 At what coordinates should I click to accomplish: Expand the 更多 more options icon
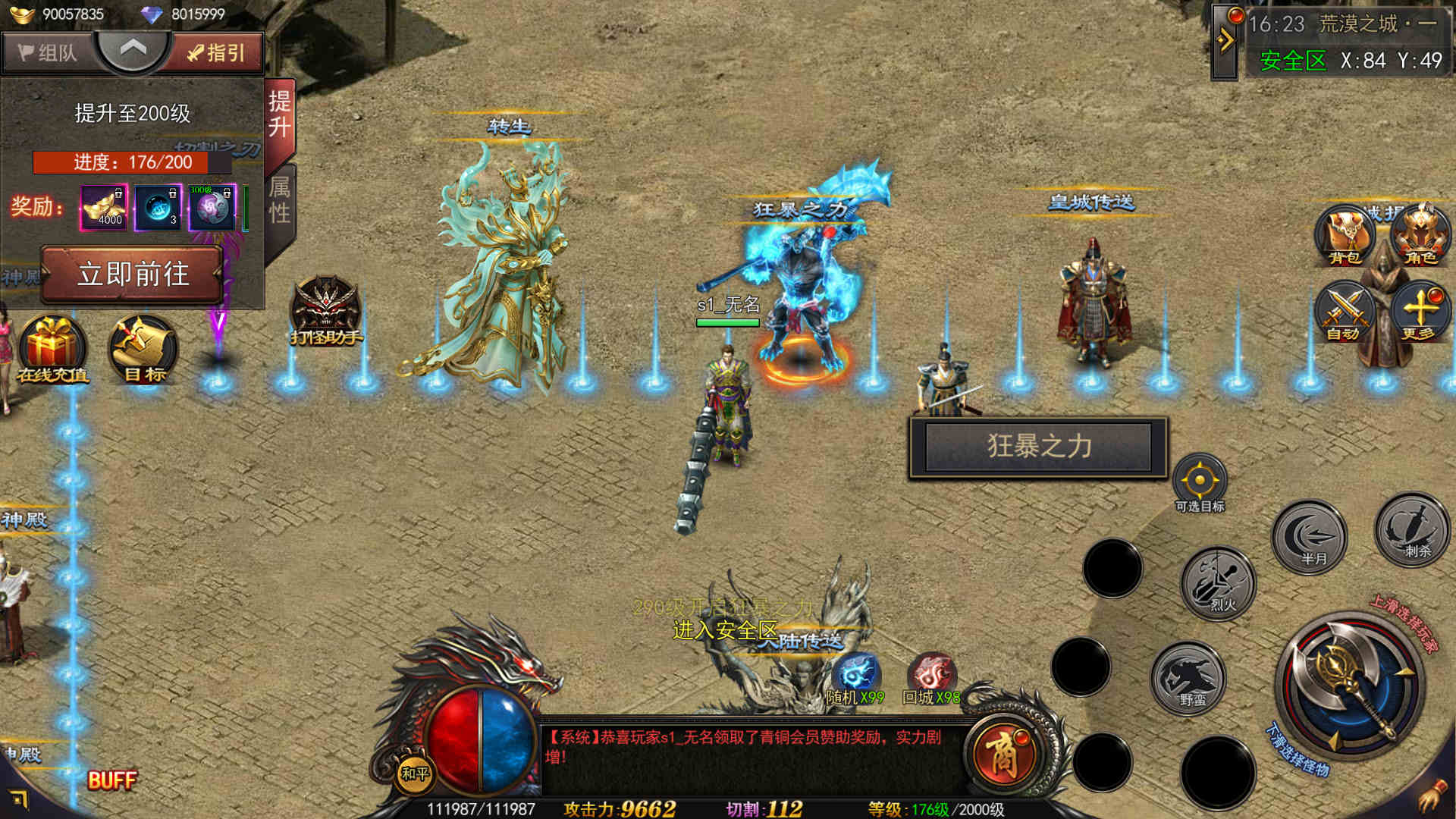tap(1420, 311)
